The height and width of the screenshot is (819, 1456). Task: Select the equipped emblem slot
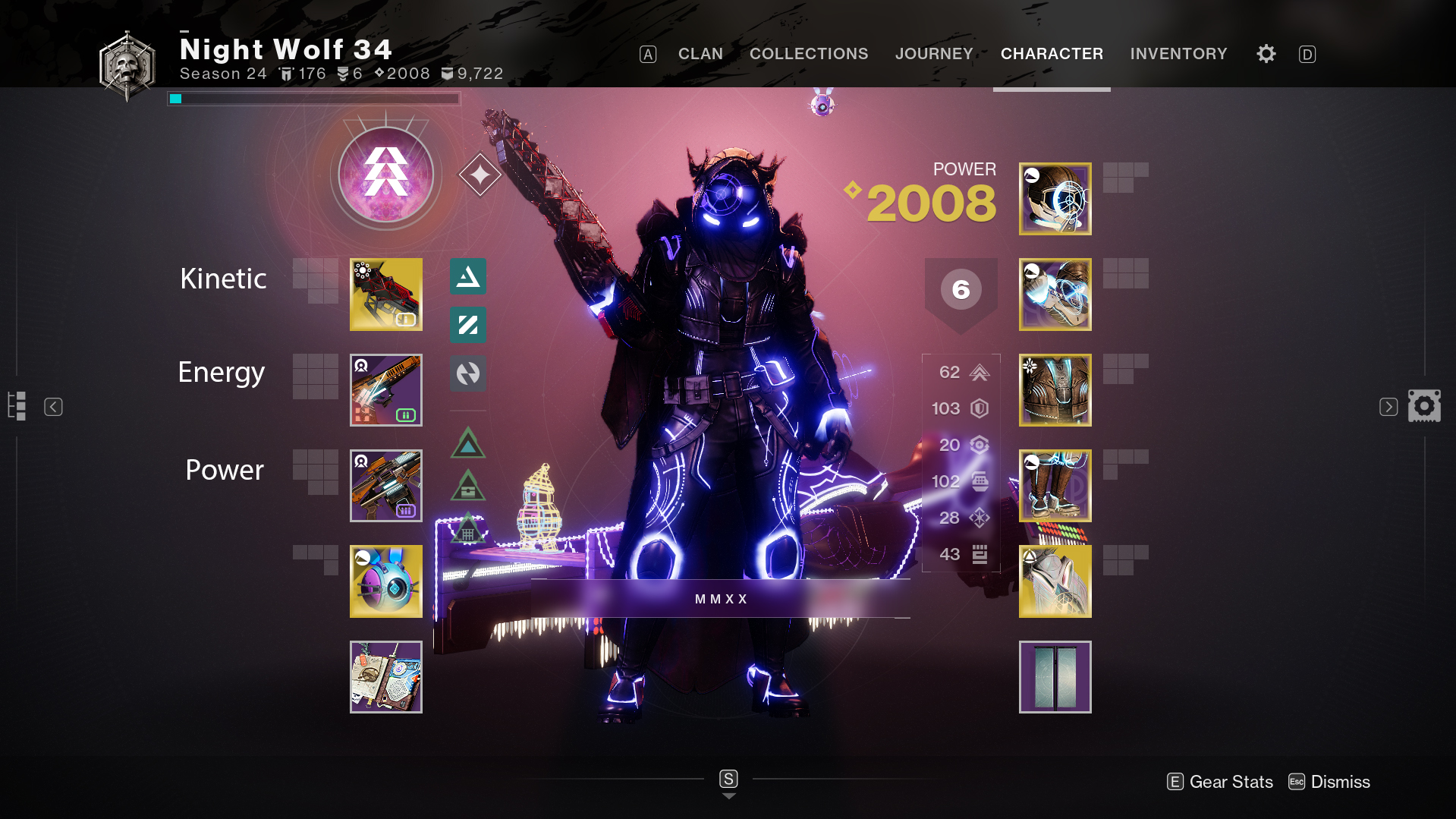tap(1055, 677)
